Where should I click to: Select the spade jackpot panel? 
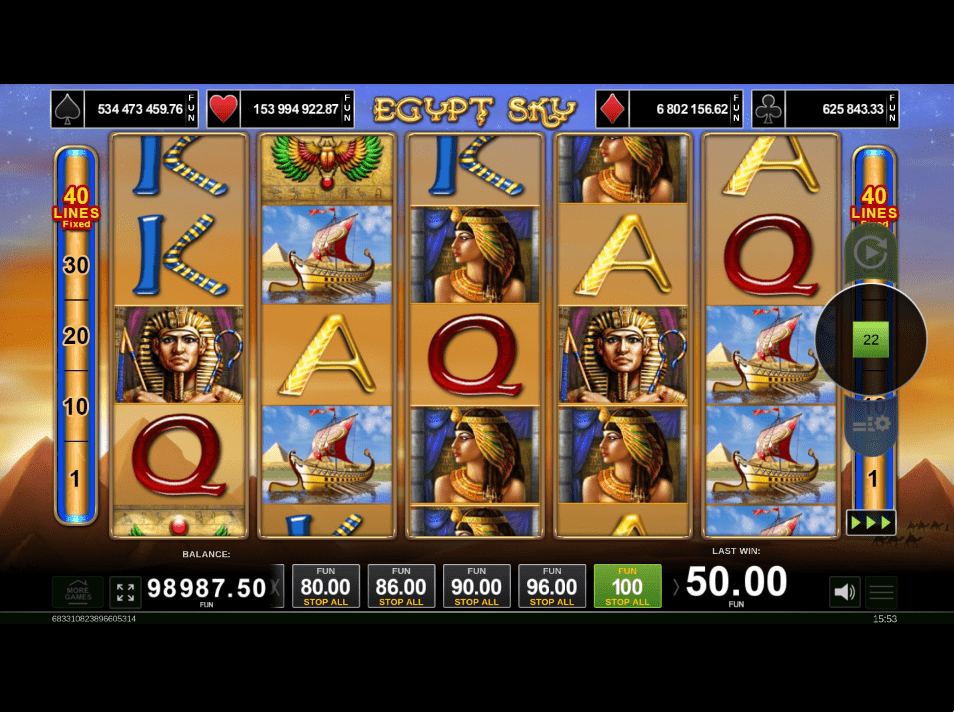pos(125,109)
